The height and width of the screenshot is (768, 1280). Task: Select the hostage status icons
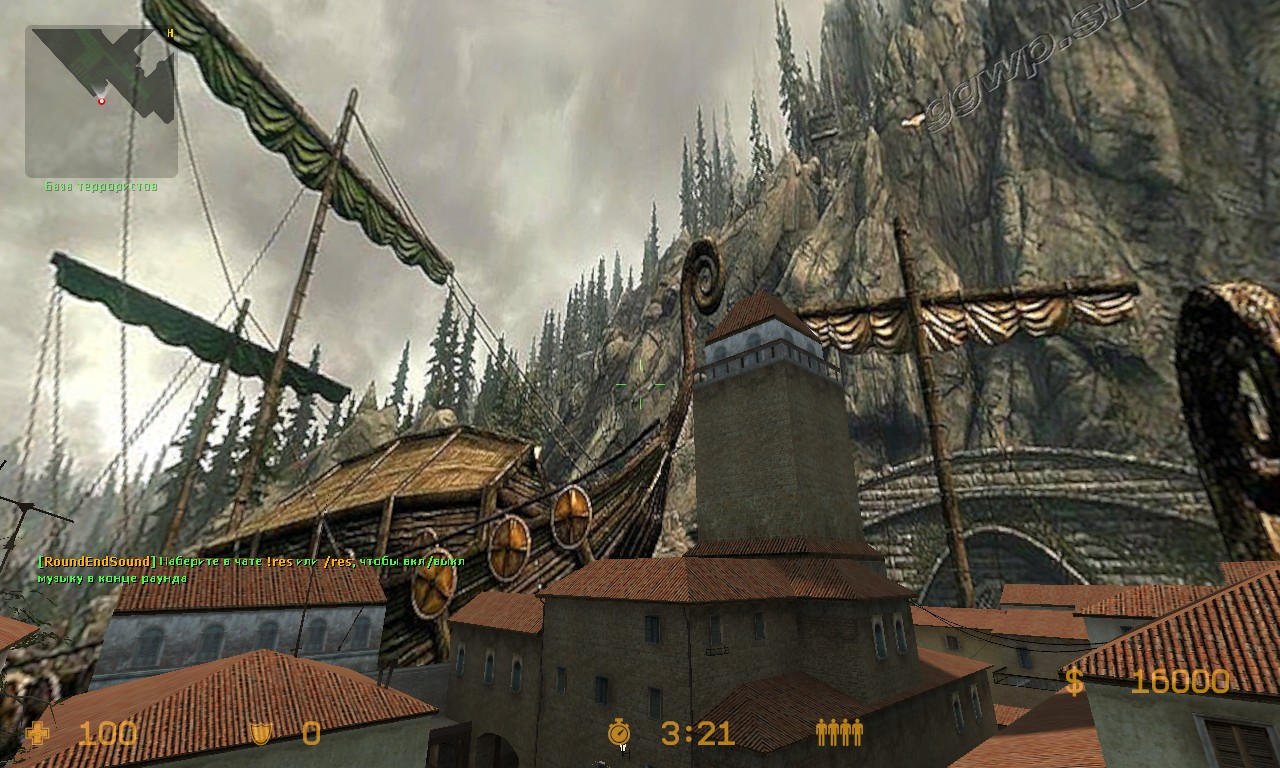[x=839, y=733]
